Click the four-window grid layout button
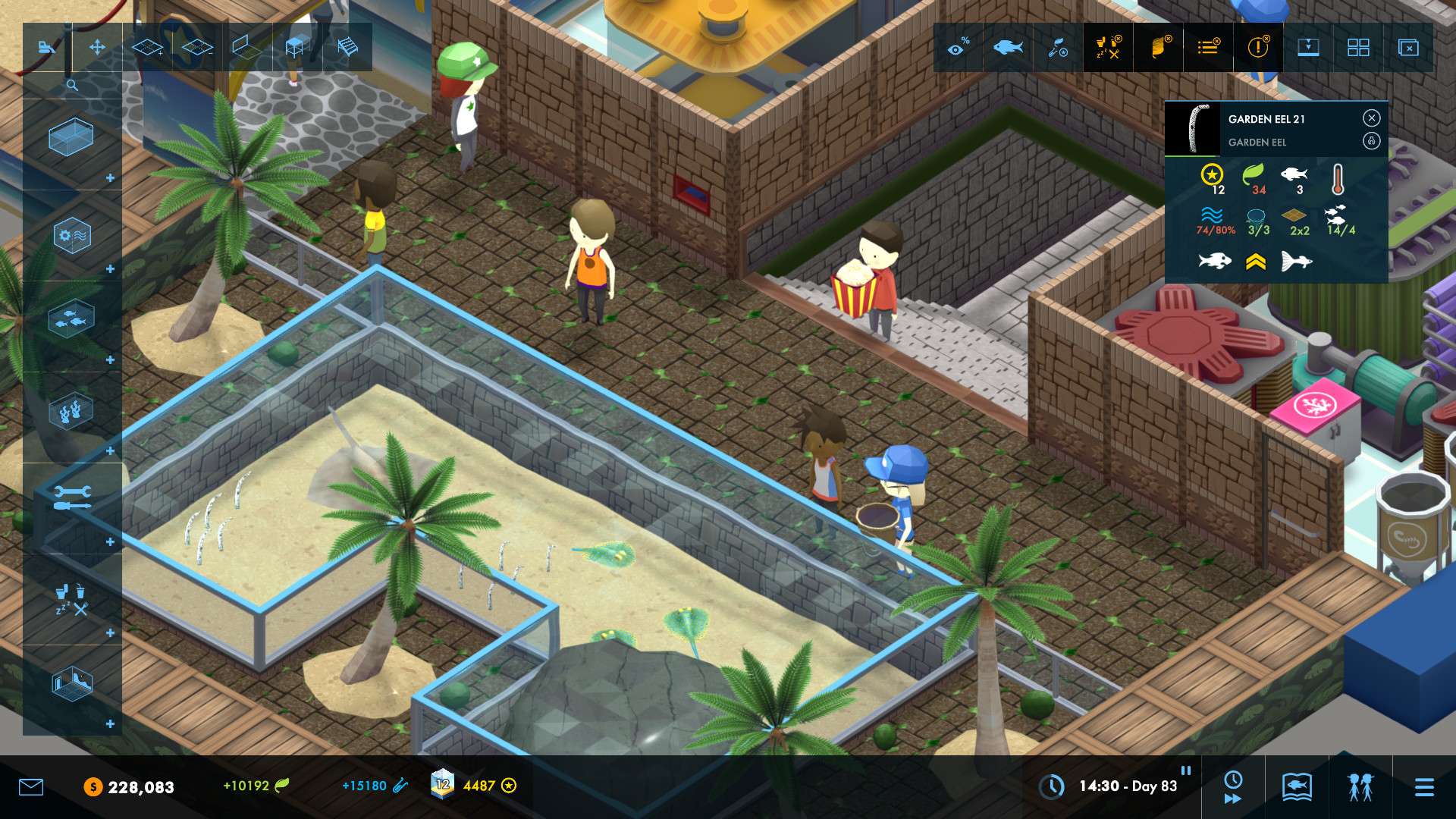The width and height of the screenshot is (1456, 819). 1358,47
